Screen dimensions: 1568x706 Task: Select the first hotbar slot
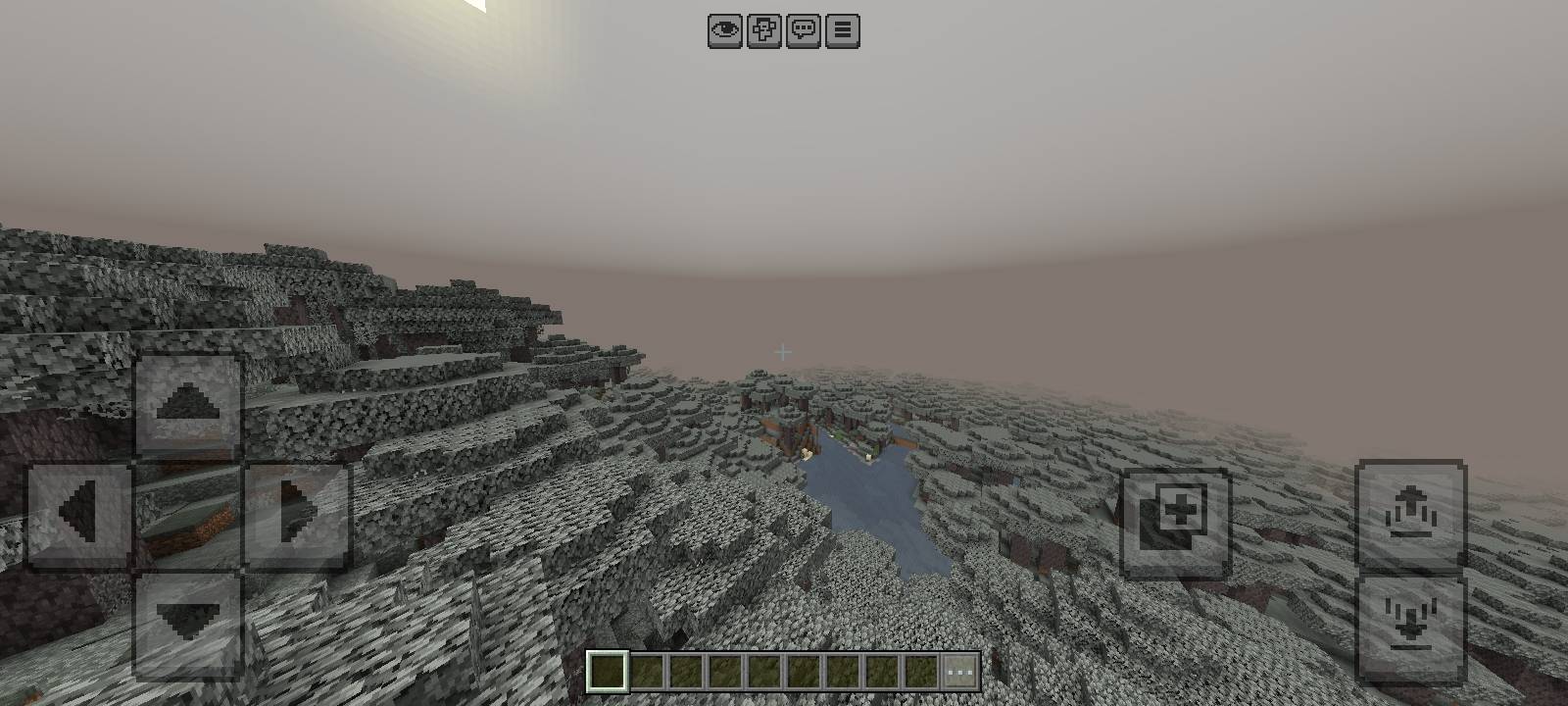tap(606, 670)
